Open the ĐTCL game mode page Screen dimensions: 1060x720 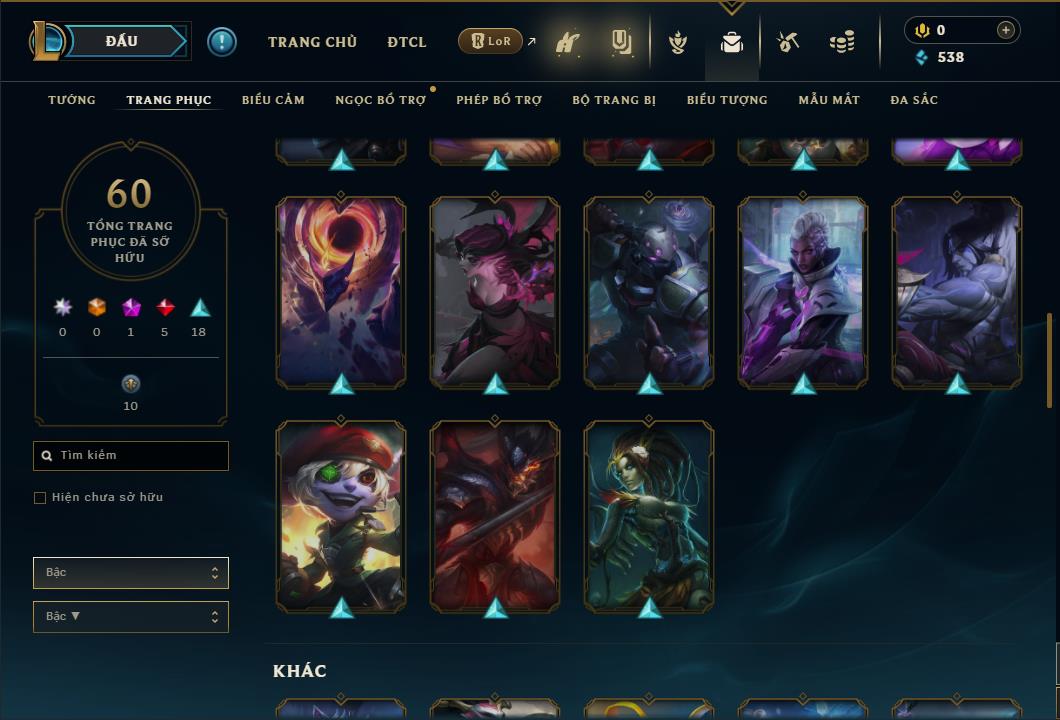[407, 42]
